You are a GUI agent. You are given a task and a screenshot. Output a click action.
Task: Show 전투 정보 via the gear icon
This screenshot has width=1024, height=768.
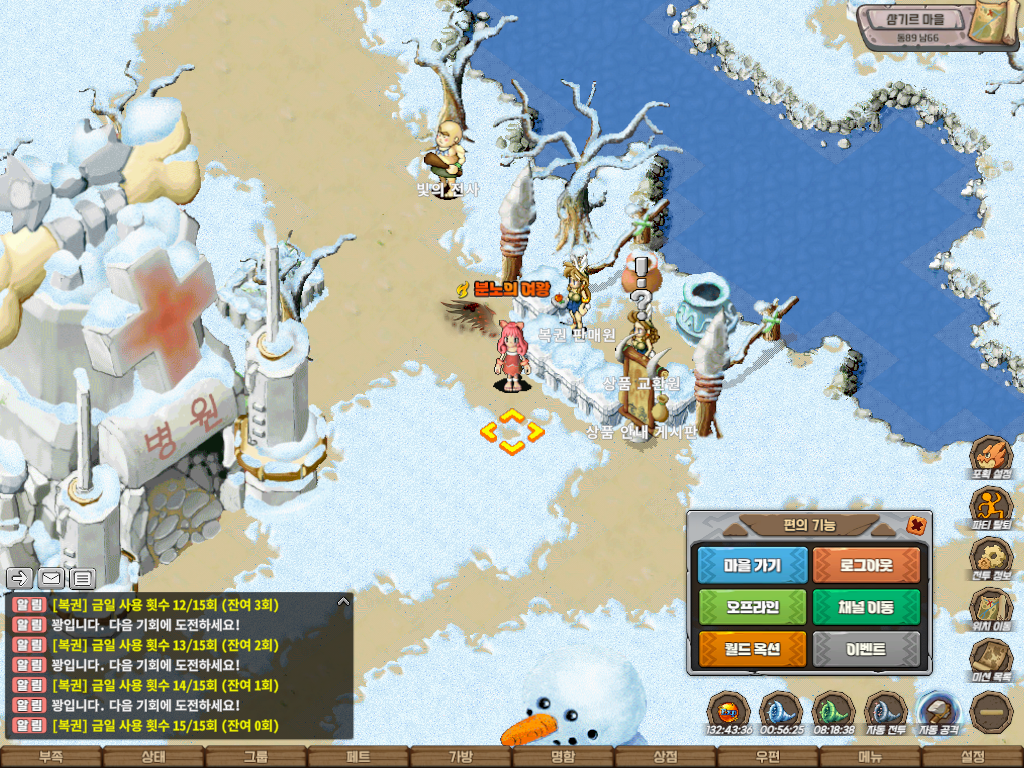coord(991,557)
